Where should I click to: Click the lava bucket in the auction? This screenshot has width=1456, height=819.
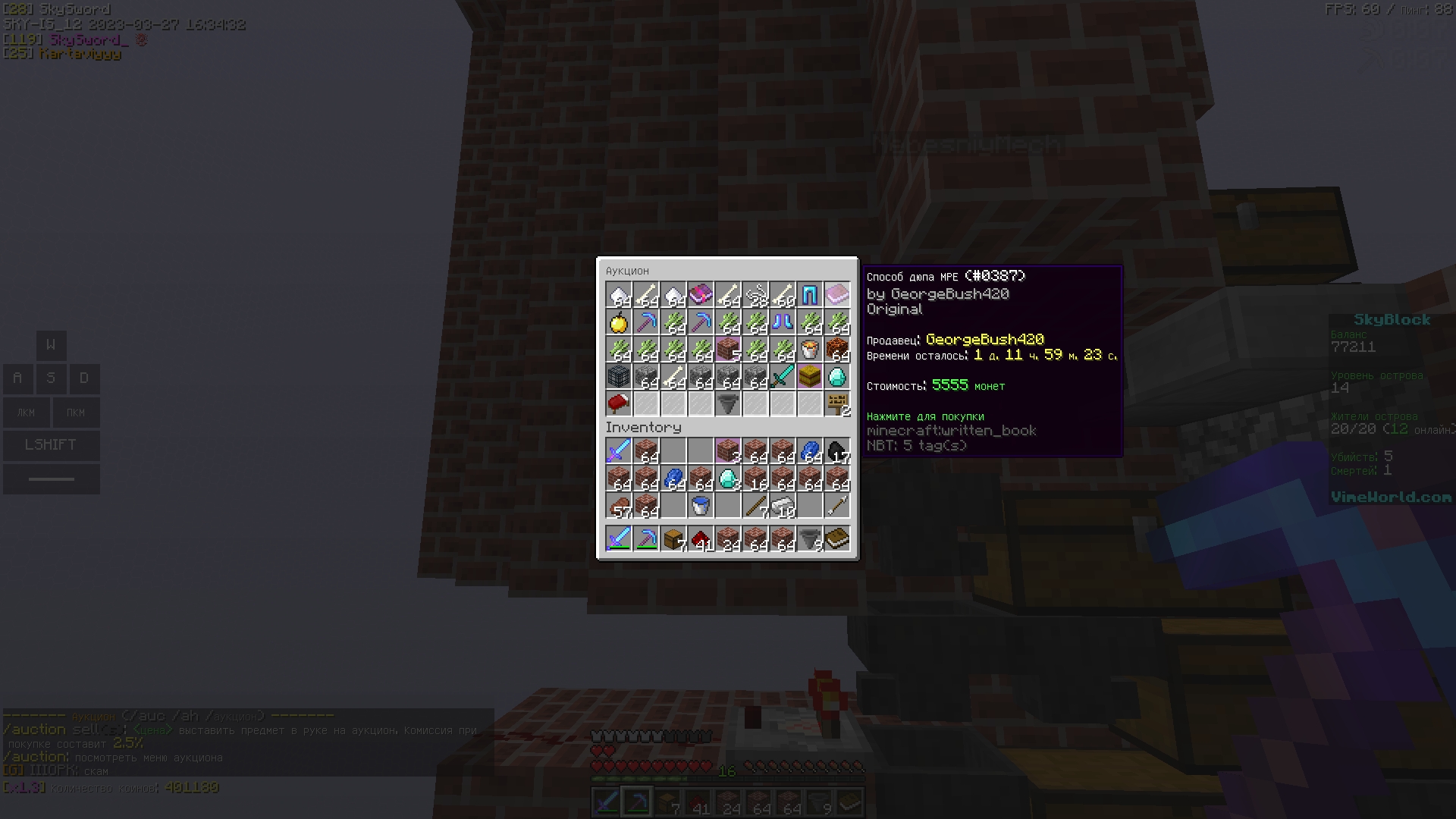coord(810,350)
